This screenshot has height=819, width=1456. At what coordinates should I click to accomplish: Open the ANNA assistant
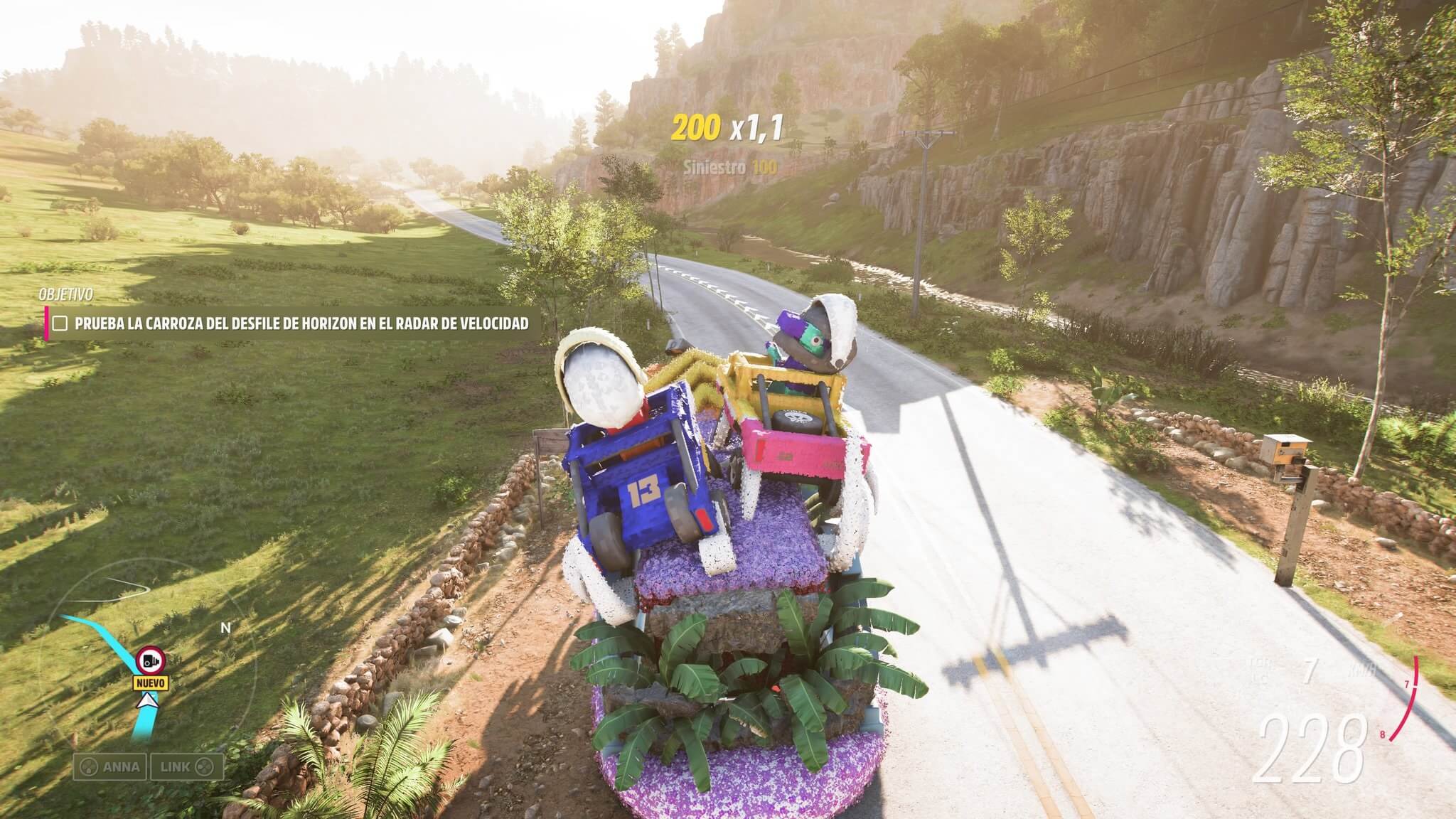click(x=110, y=767)
